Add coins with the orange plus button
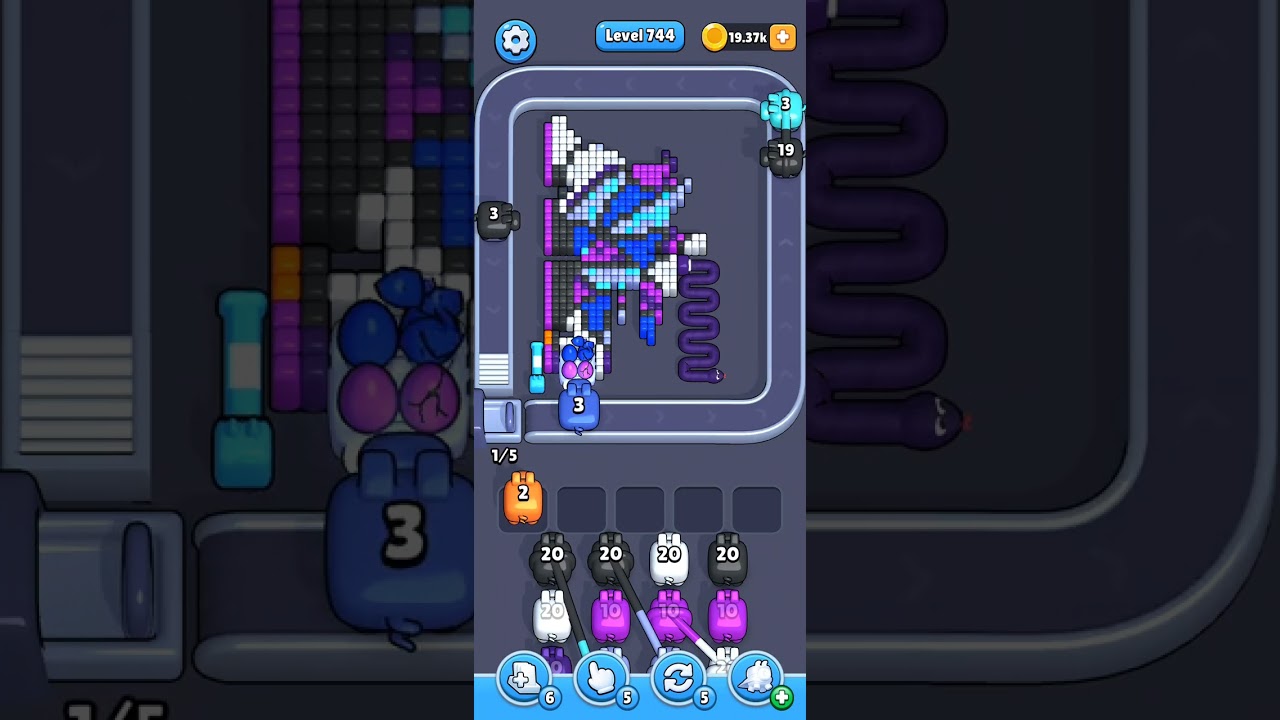This screenshot has width=1280, height=720. coord(783,37)
